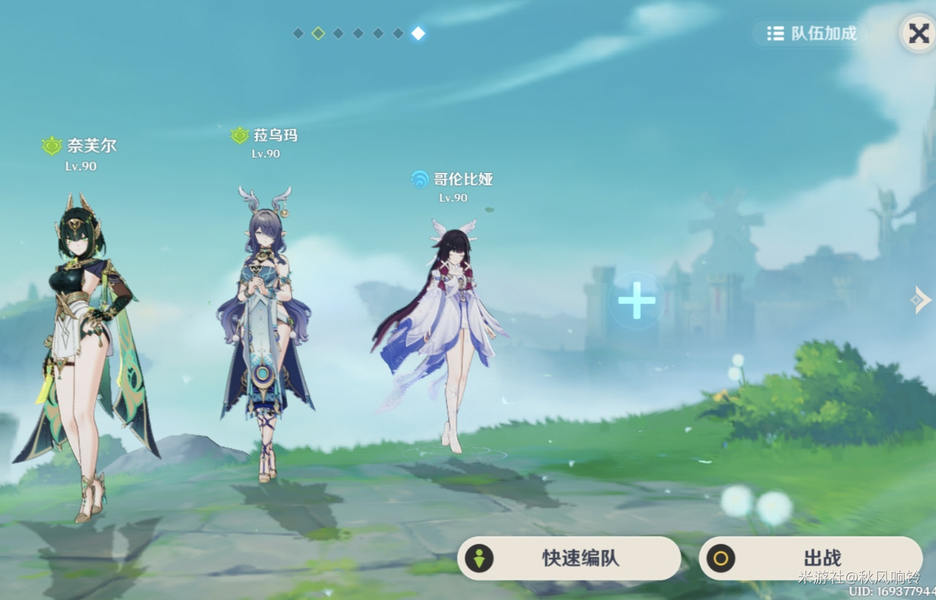
Task: Switch to the green-highlighted party dot
Action: (318, 33)
